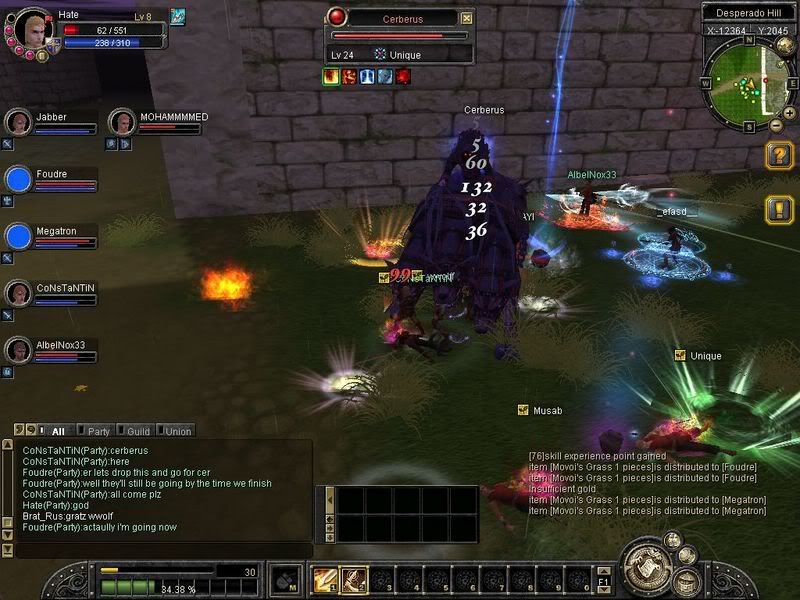Select party member CoNsTaNTiN
This screenshot has width=800, height=600.
(x=17, y=293)
